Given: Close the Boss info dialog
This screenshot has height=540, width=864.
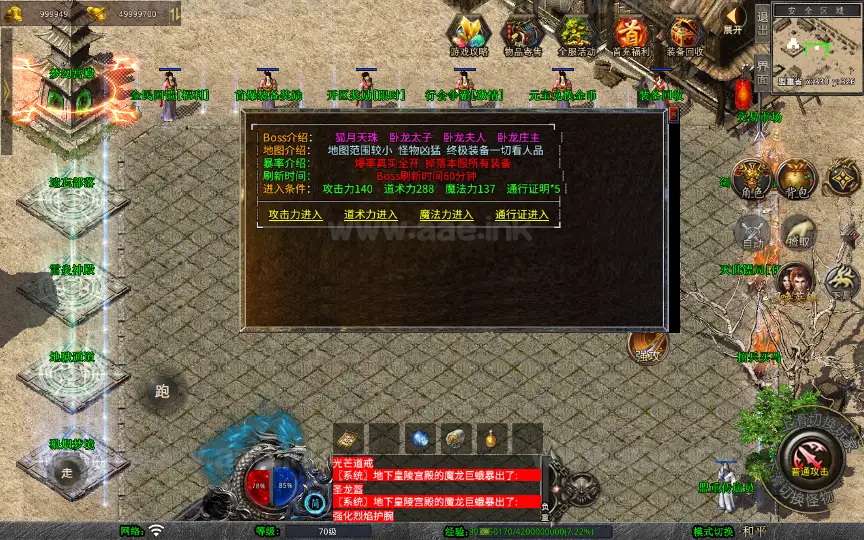Looking at the screenshot, I should tap(673, 114).
